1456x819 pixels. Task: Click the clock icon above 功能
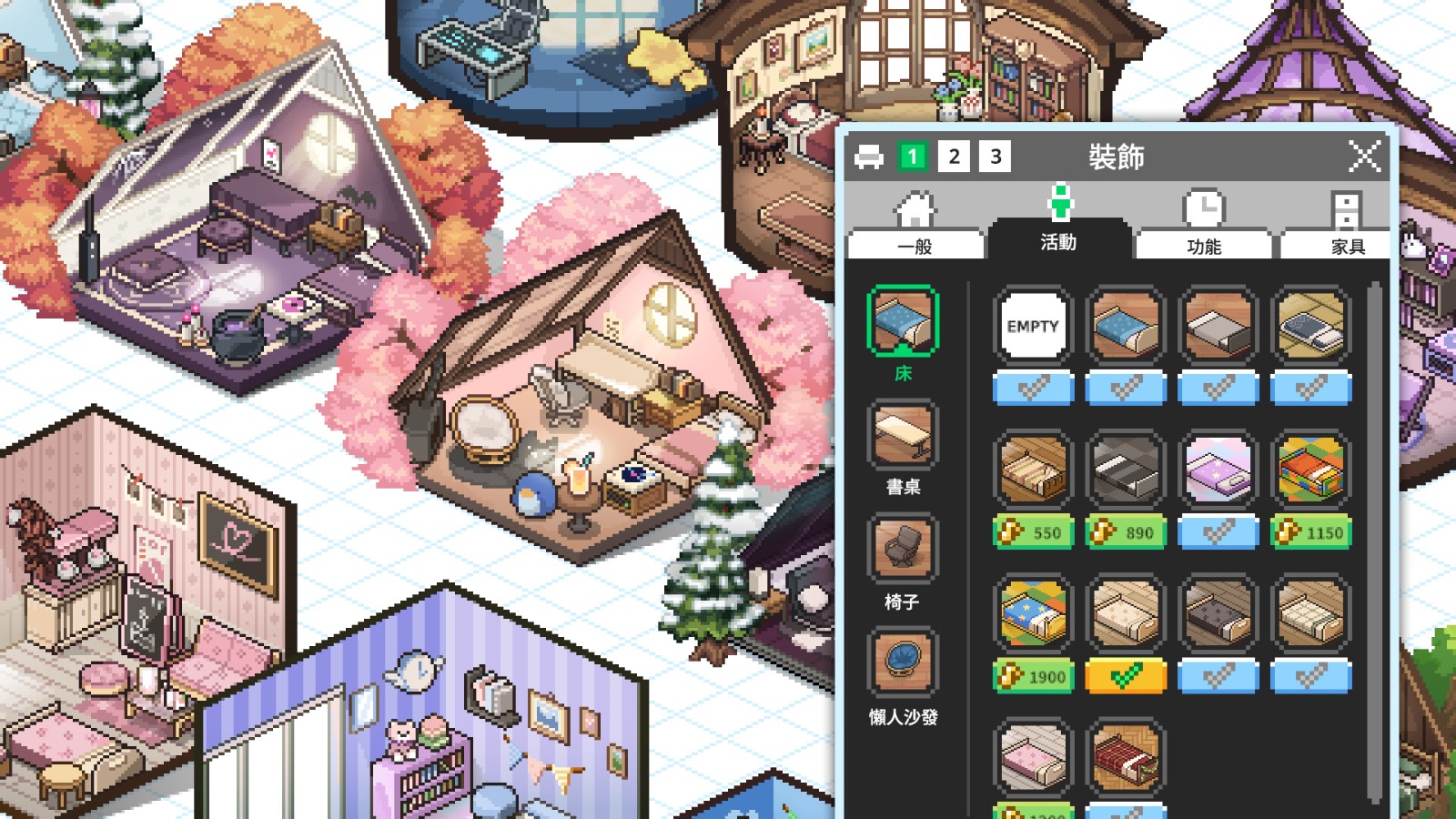[1203, 207]
